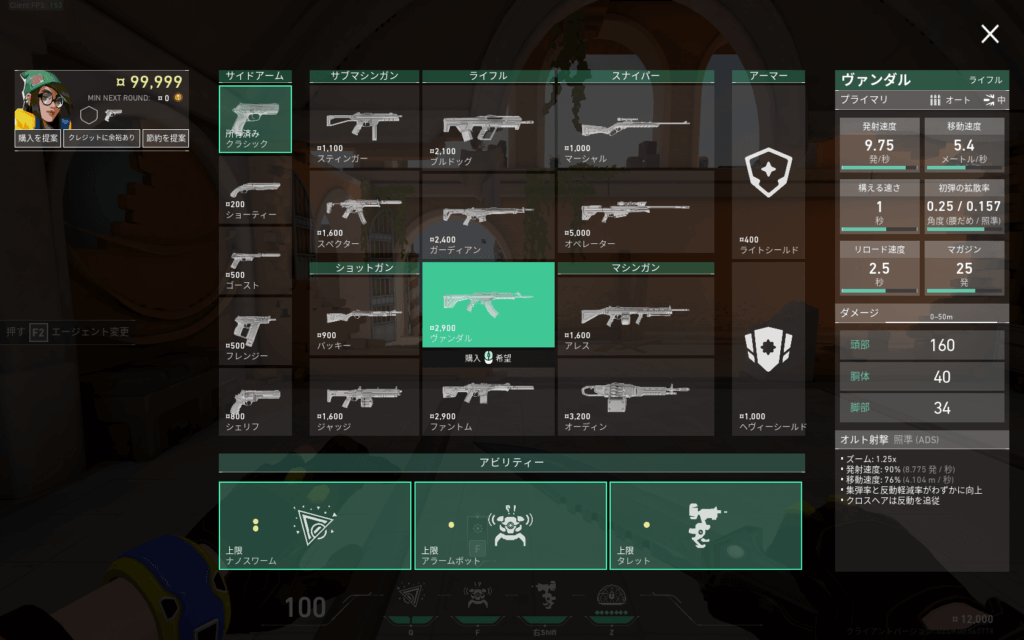Purchase the Bulldog rifle
Screen dimensions: 1024x640
click(x=488, y=125)
